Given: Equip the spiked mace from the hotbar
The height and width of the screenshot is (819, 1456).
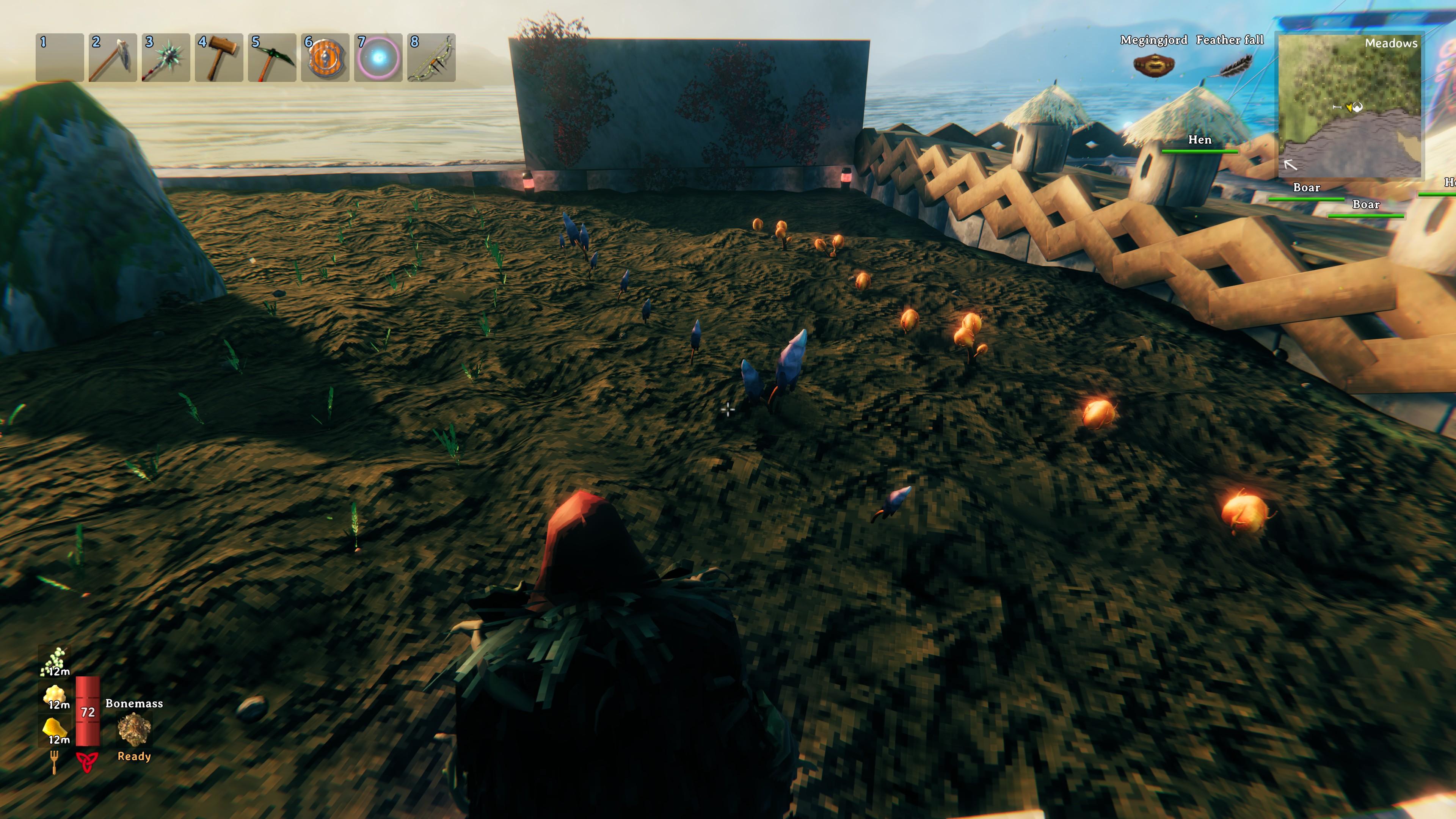Looking at the screenshot, I should point(166,58).
